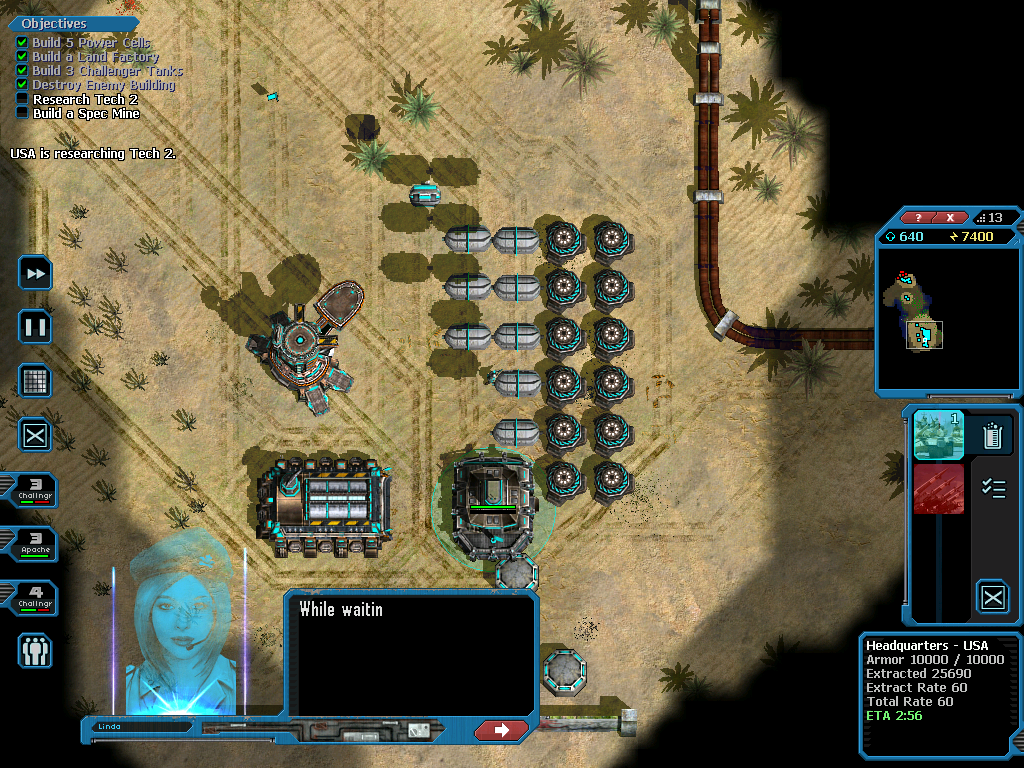Click the Objectives panel header
This screenshot has height=768, width=1024.
coord(54,23)
